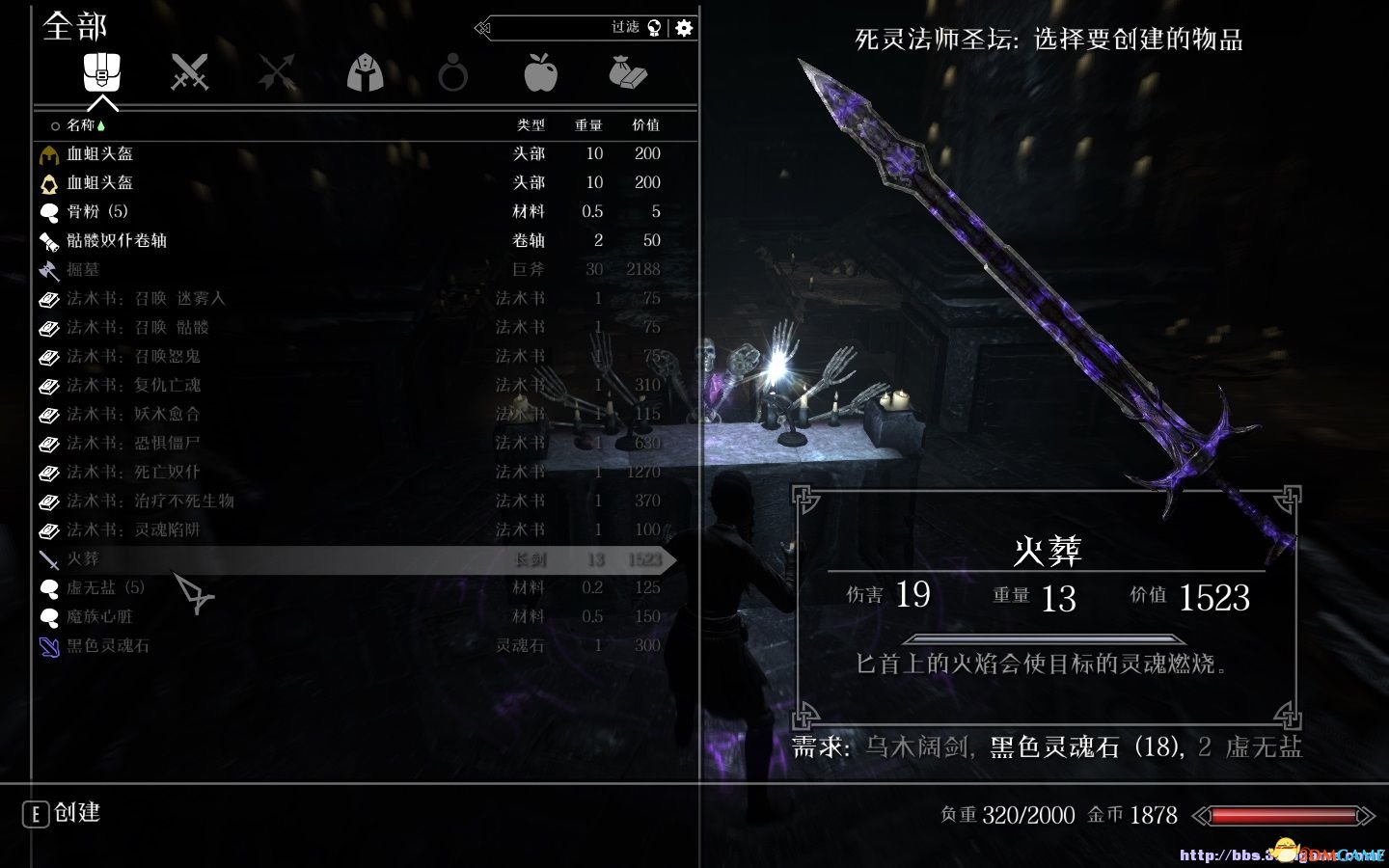Sort items by 重量 column header

click(588, 125)
